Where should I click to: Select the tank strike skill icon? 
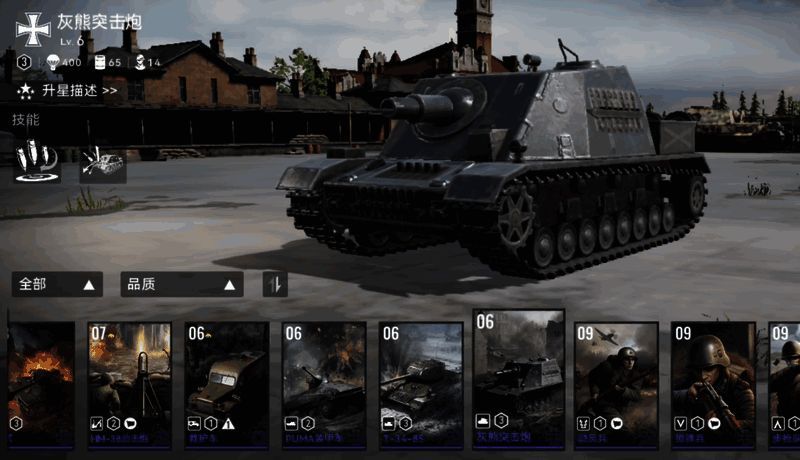click(103, 161)
